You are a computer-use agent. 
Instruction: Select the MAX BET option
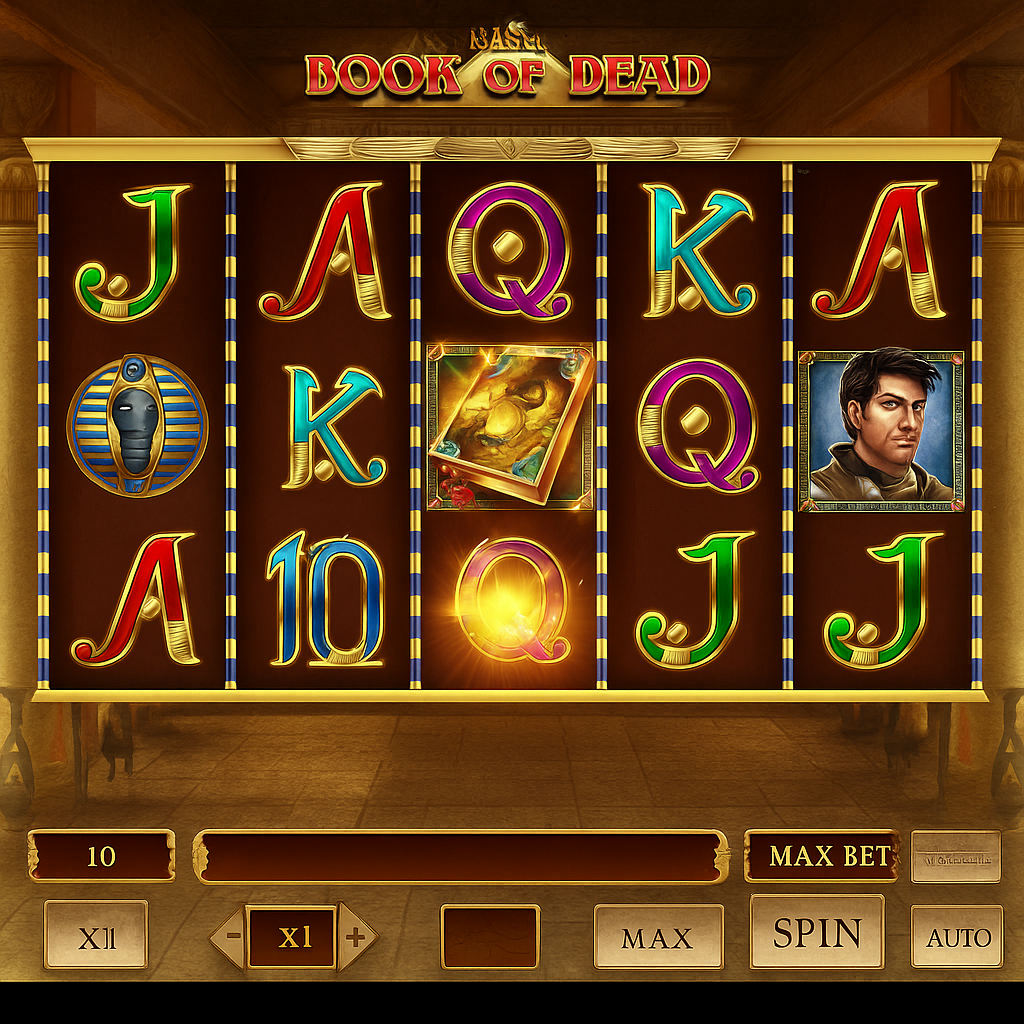click(821, 856)
